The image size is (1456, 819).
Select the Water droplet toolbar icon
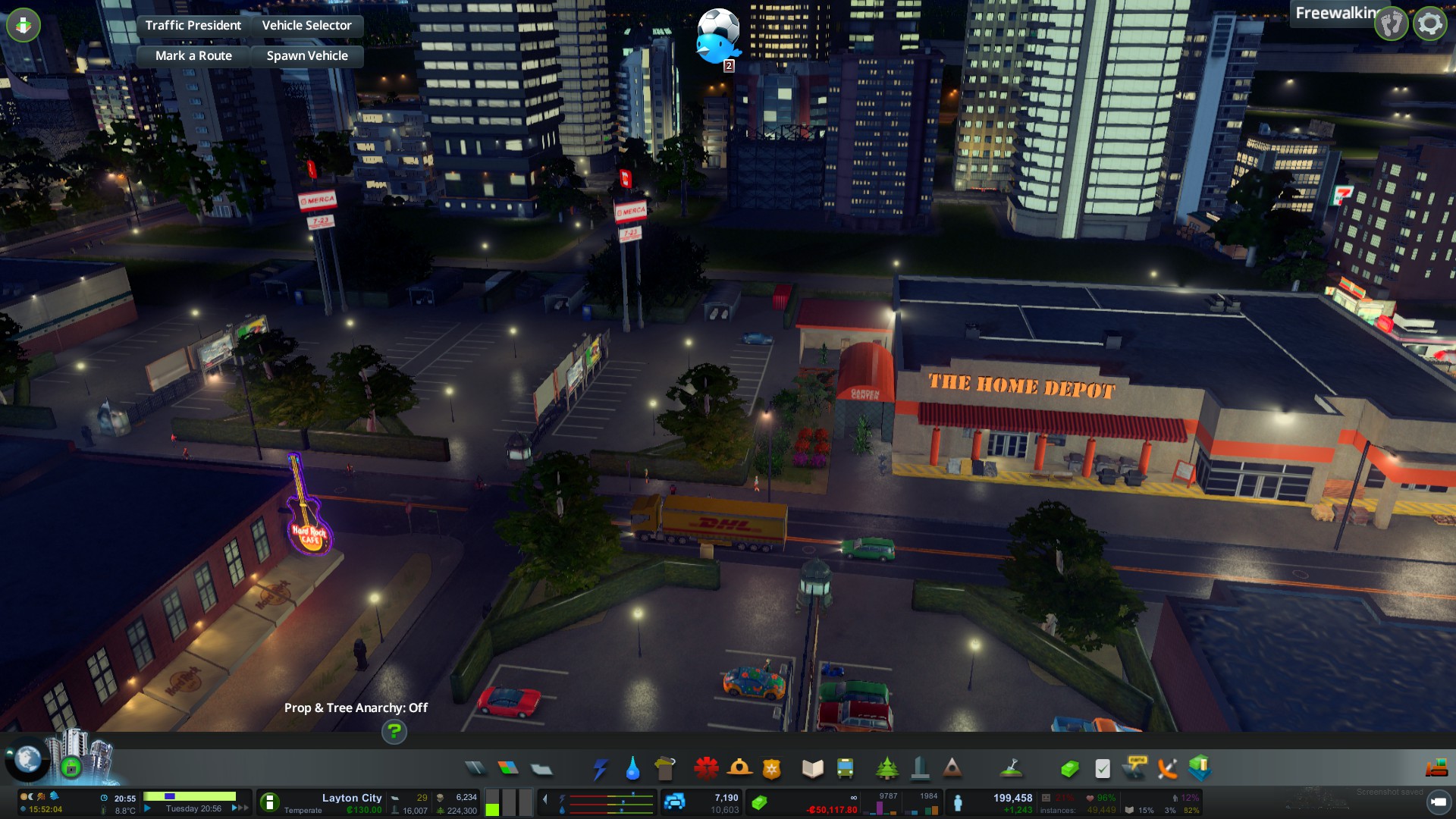point(632,769)
